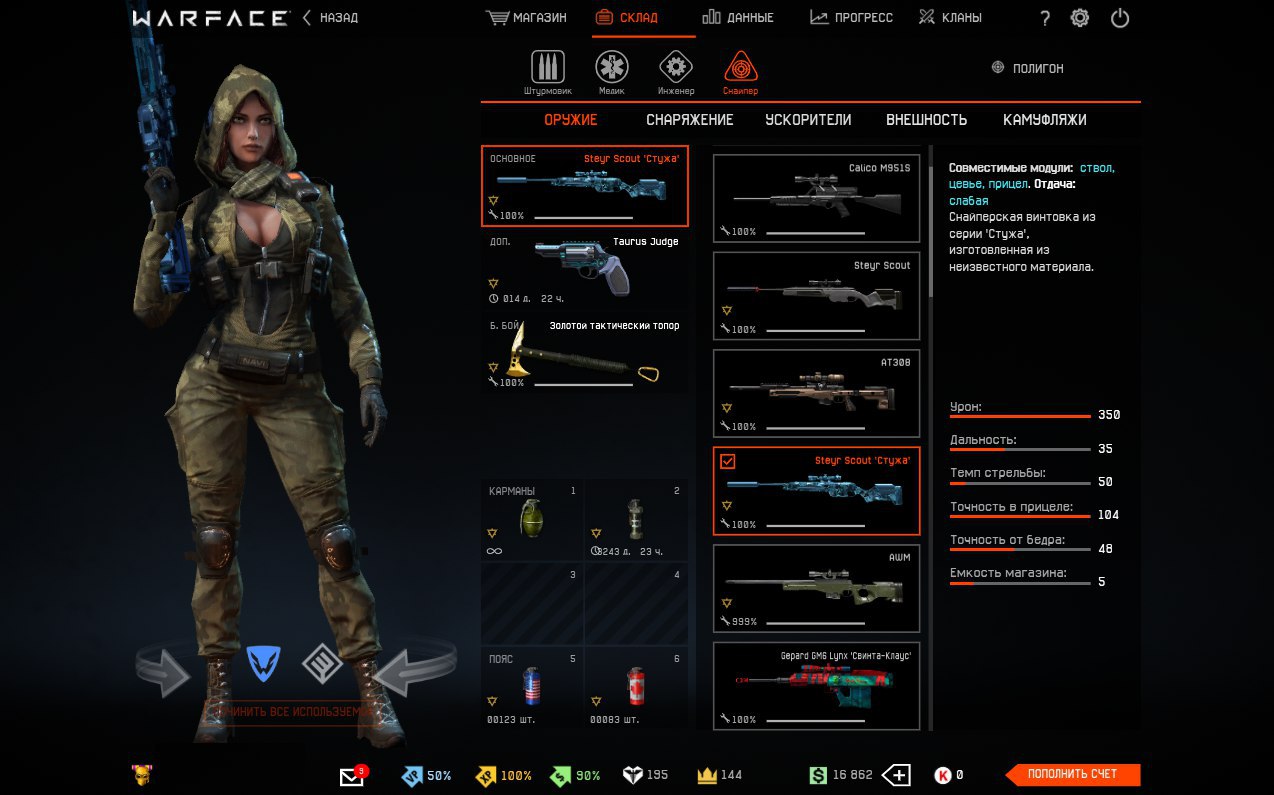Viewport: 1274px width, 795px height.
Task: Choose the AWM sniper rifle
Action: pos(816,587)
